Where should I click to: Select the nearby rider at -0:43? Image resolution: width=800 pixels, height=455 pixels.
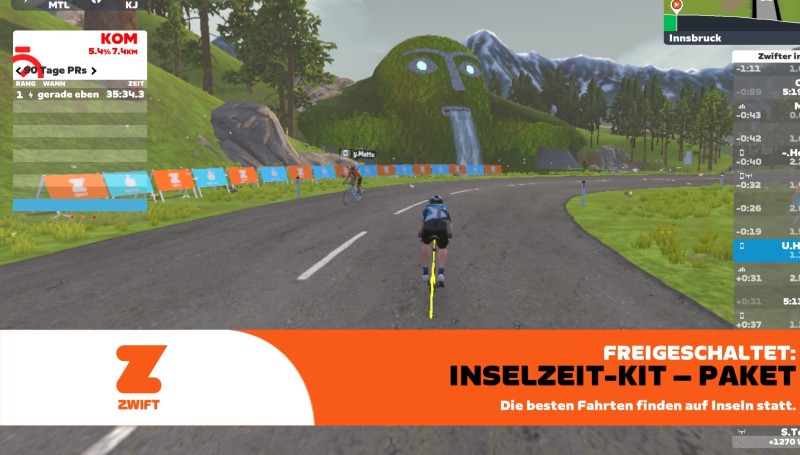[x=766, y=115]
